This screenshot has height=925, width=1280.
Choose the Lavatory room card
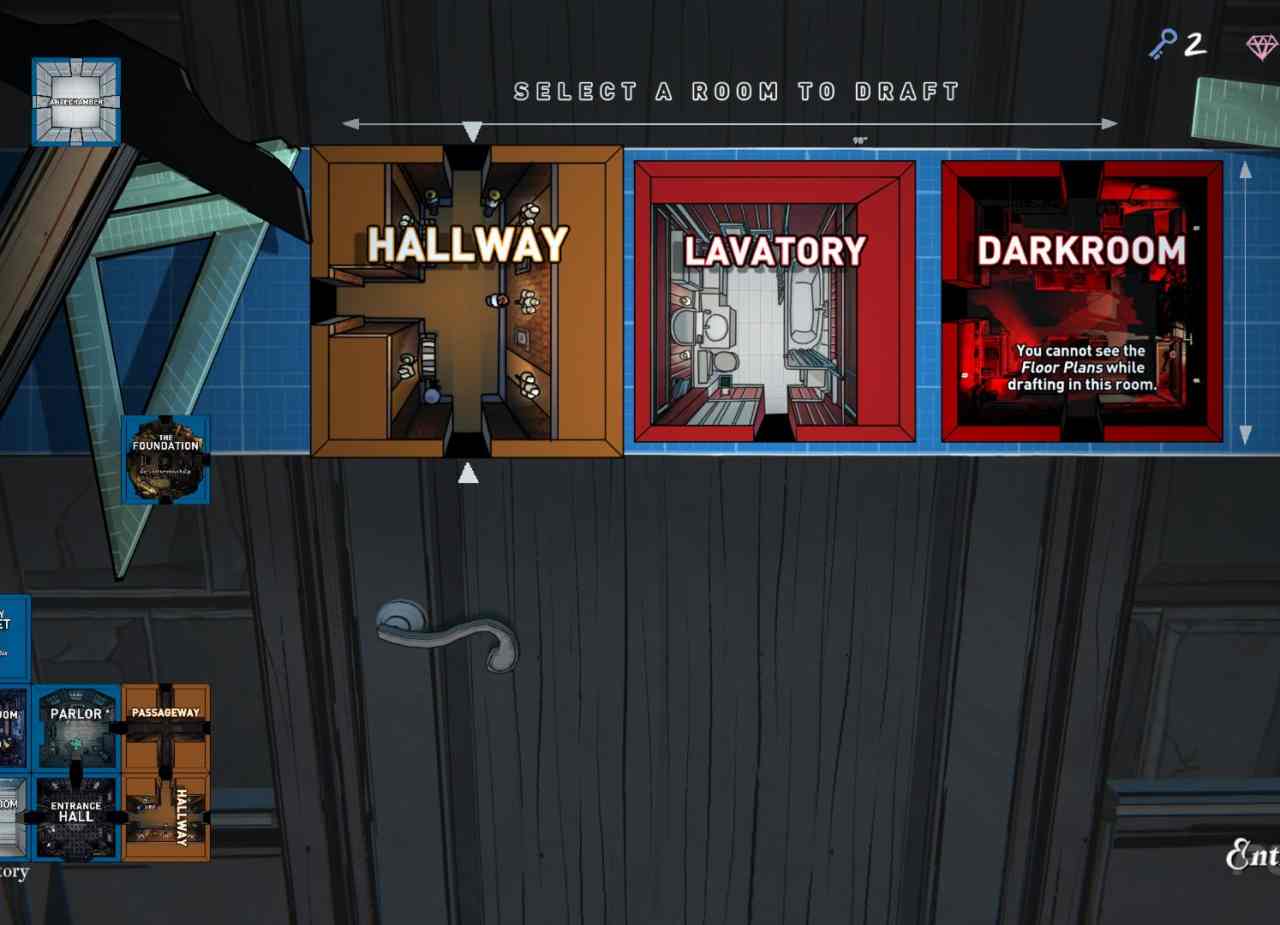click(775, 301)
